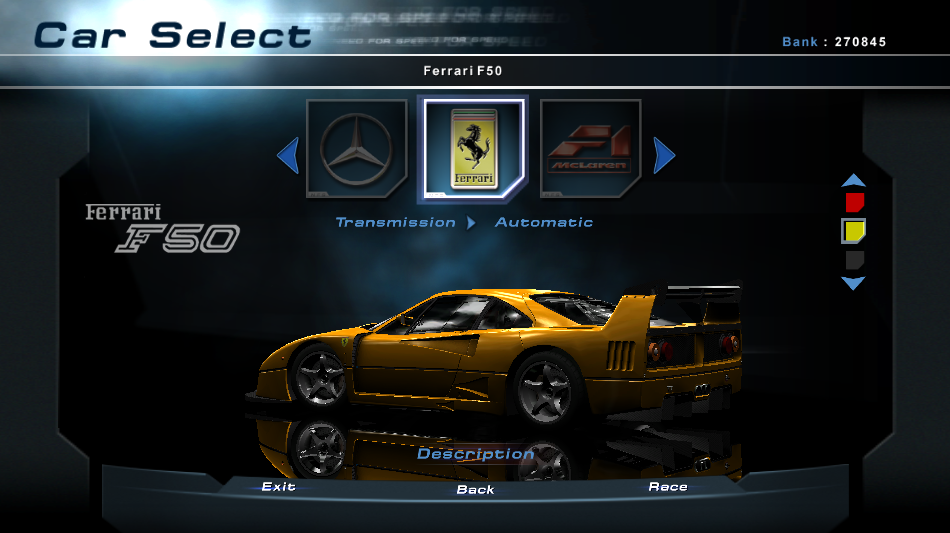Start the Race
This screenshot has height=533, width=950.
point(668,487)
